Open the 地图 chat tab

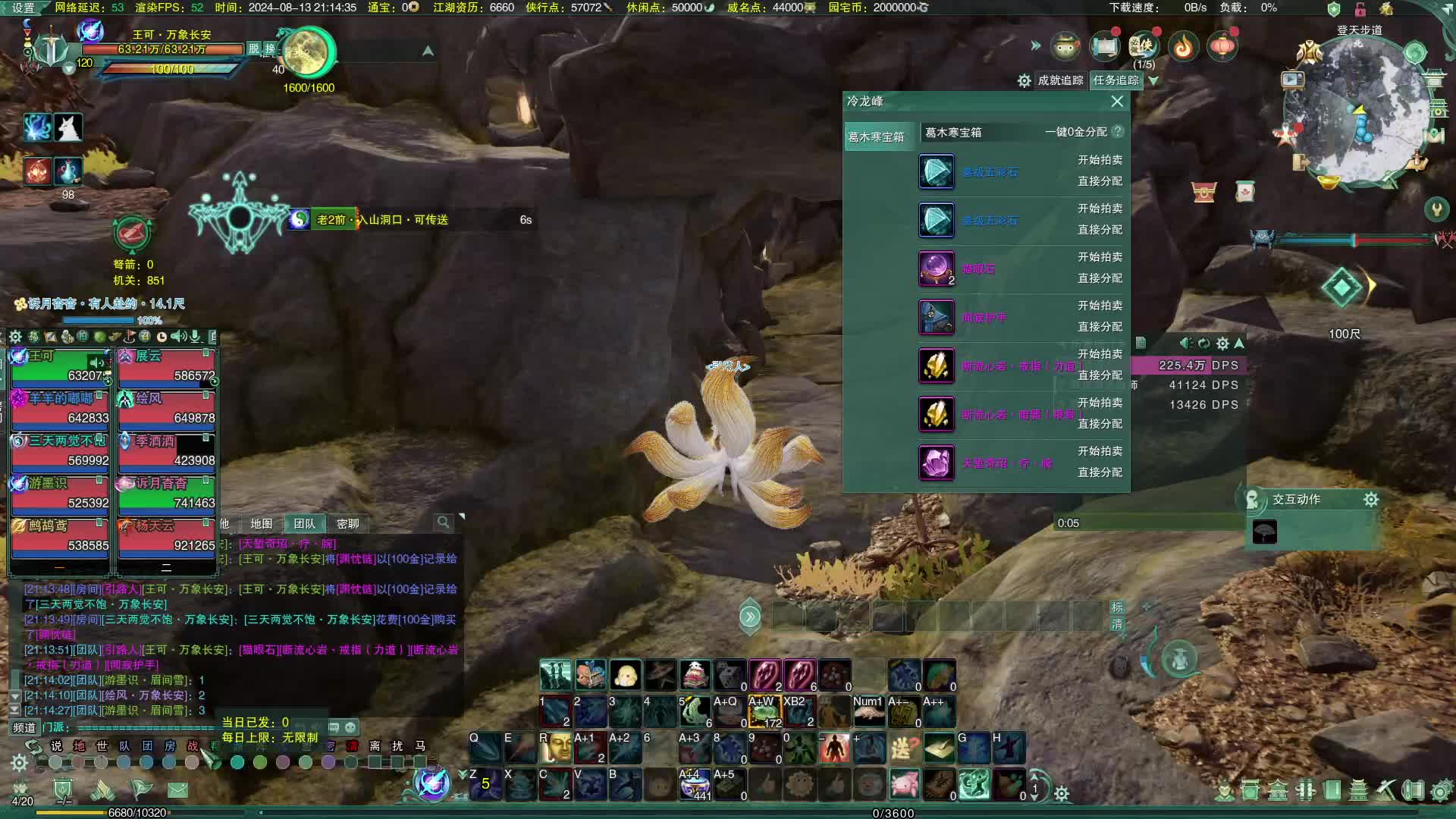point(262,524)
